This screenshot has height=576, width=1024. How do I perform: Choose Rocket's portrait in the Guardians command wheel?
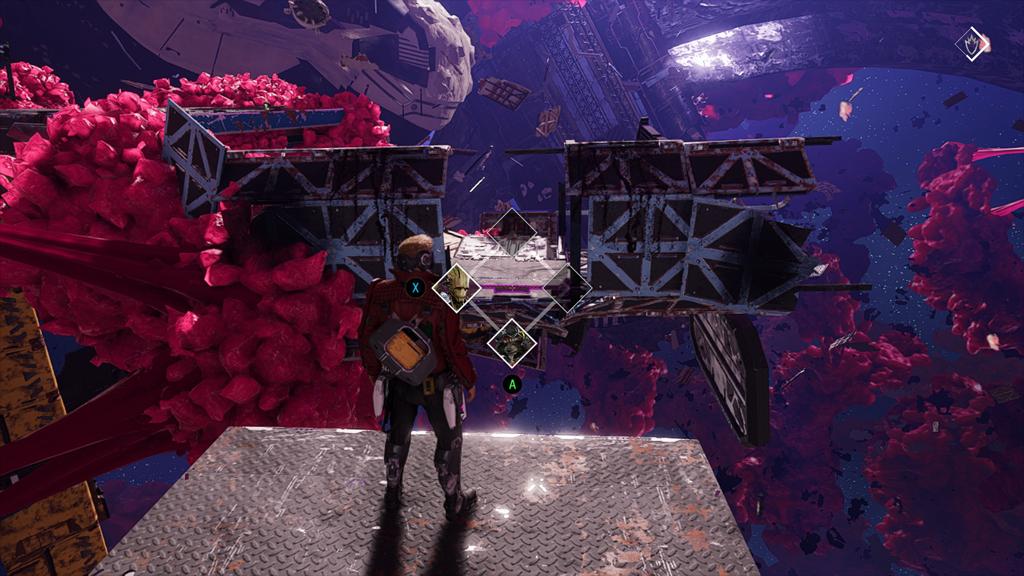[x=512, y=341]
